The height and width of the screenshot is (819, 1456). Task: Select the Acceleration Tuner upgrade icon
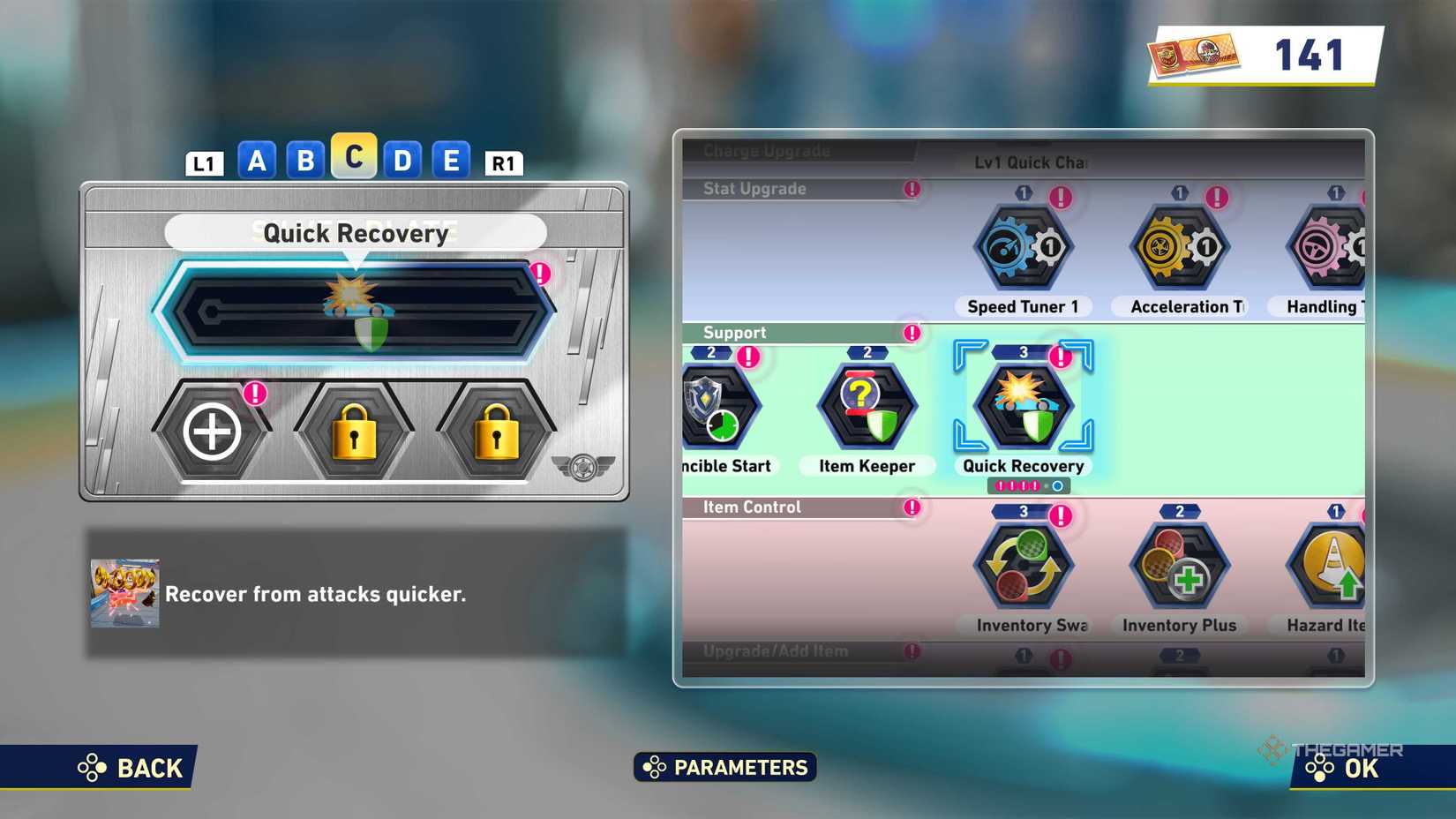pos(1180,247)
